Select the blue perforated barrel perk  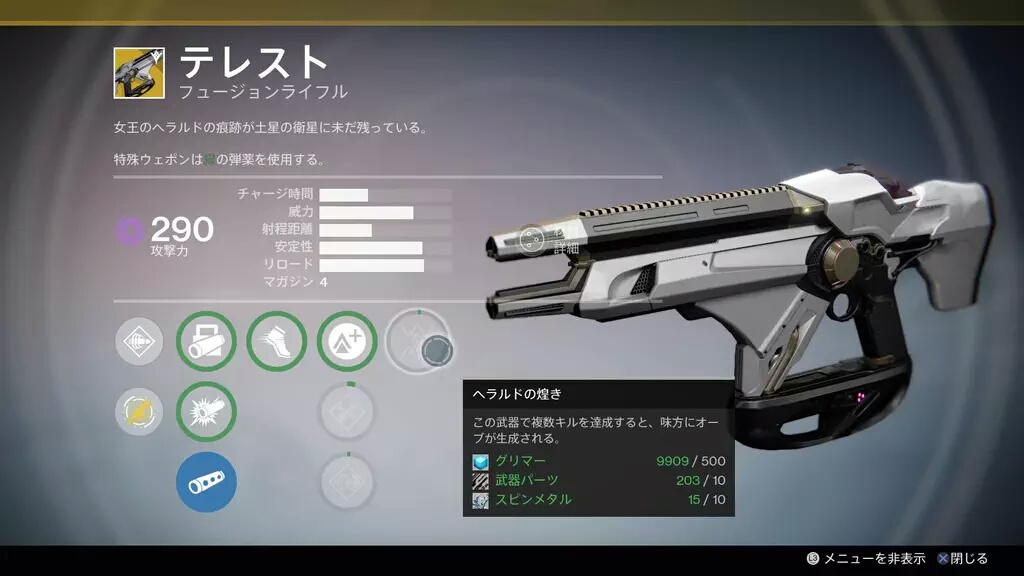pos(206,482)
